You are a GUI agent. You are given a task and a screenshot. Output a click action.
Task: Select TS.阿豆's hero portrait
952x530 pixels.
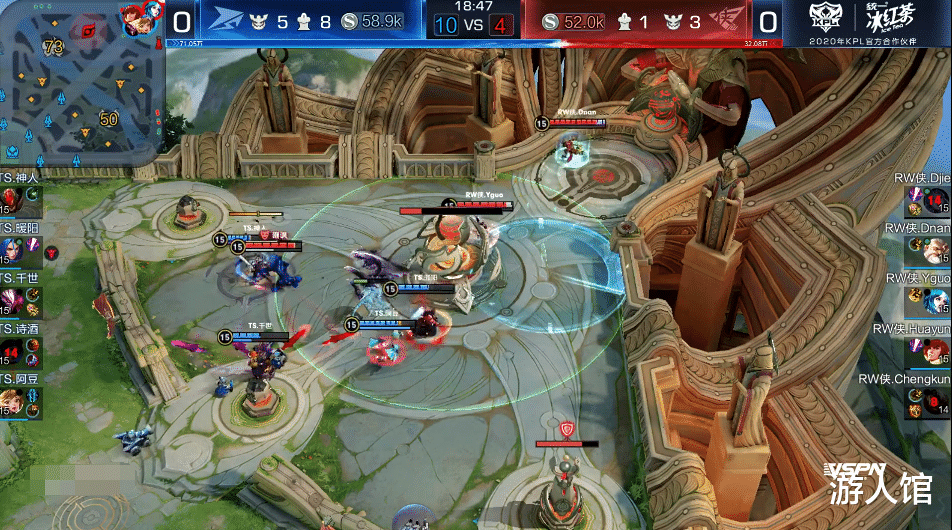(10, 402)
